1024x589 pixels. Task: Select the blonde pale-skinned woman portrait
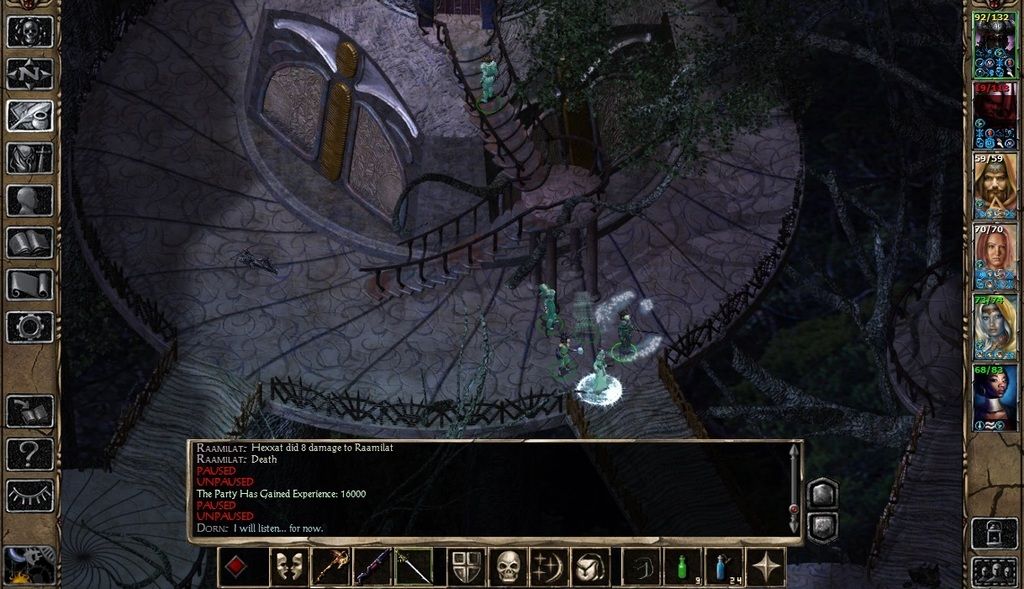pyautogui.click(x=995, y=326)
